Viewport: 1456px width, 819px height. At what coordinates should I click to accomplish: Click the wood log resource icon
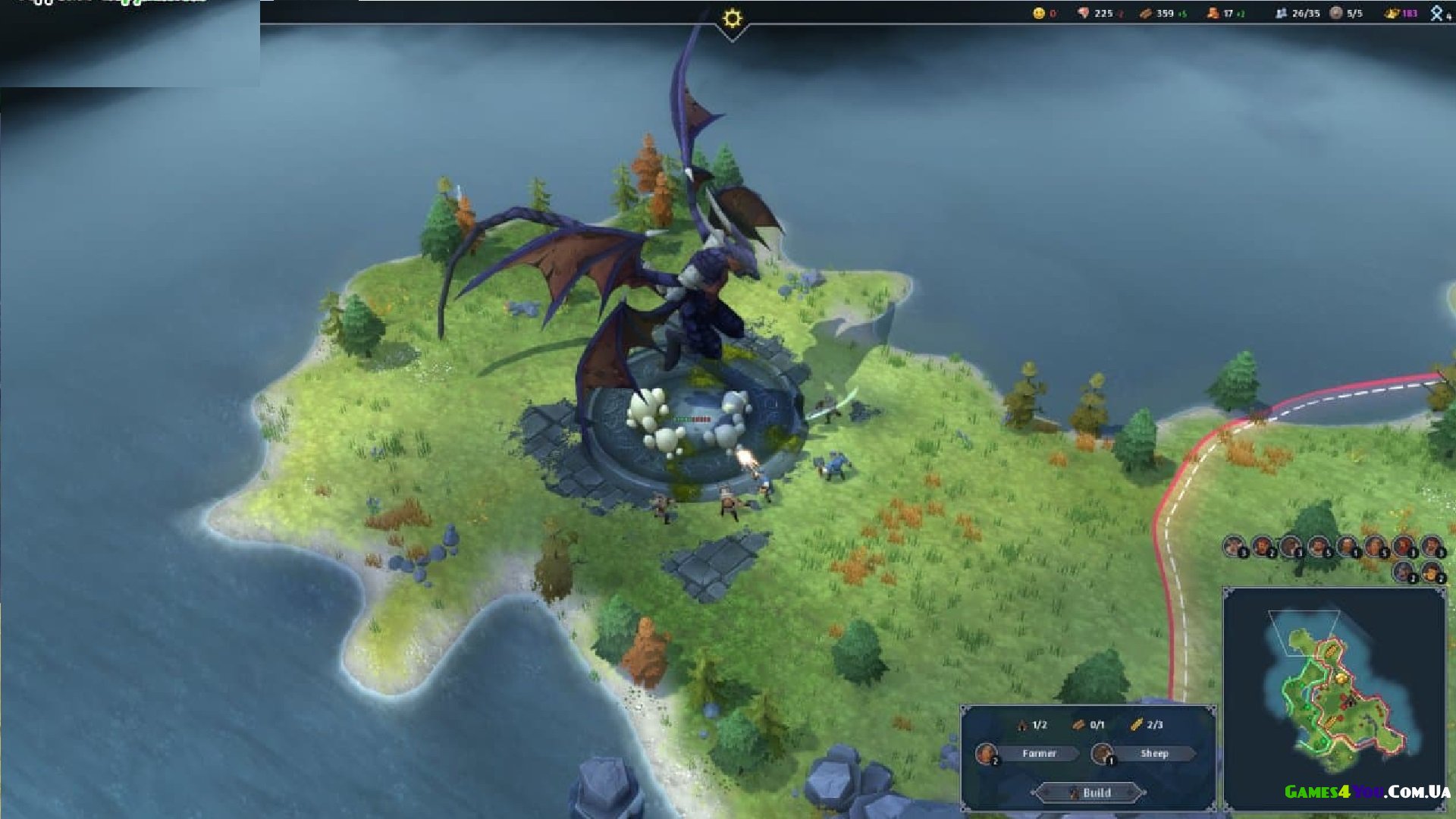(x=1145, y=13)
